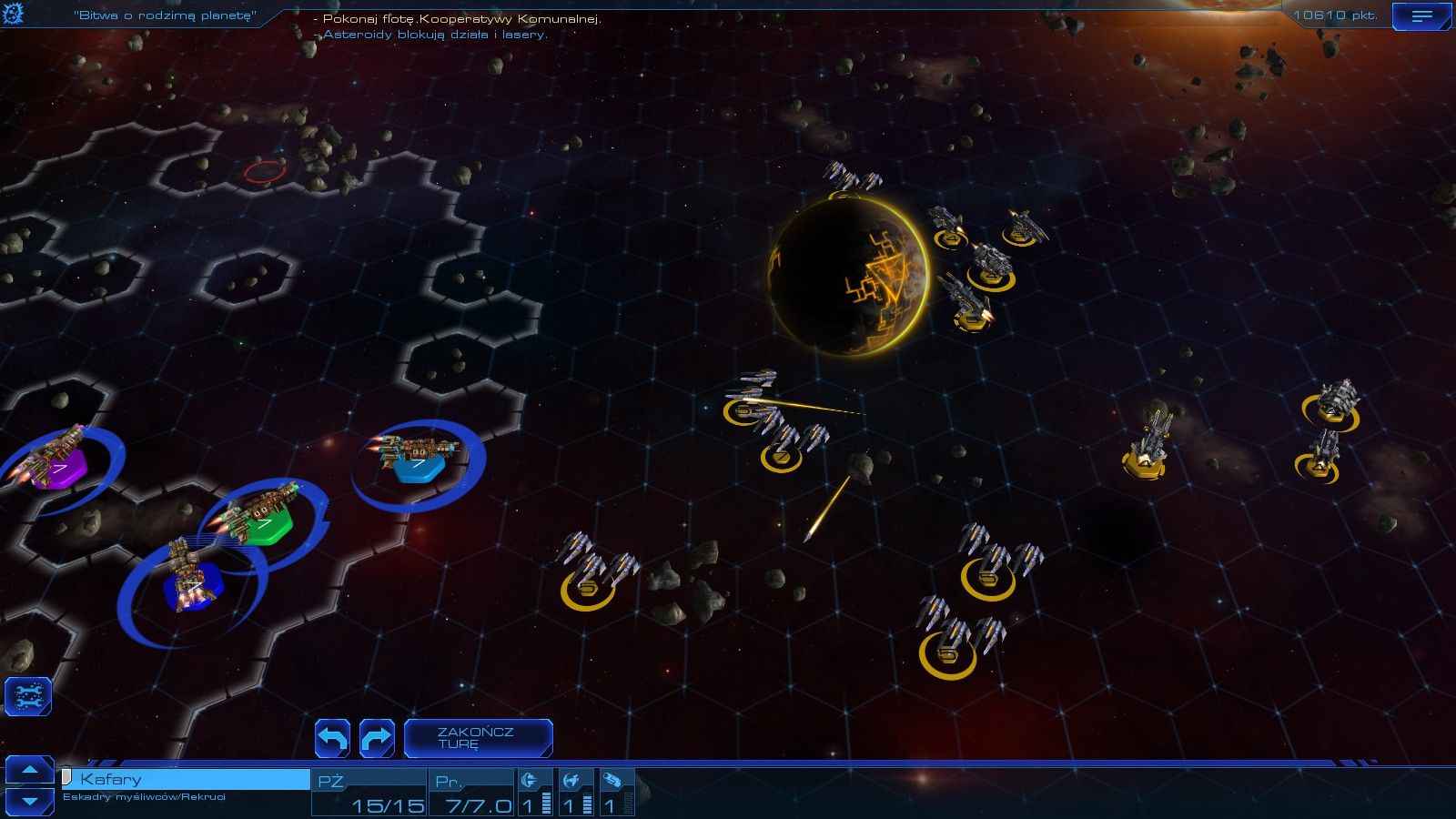Image resolution: width=1456 pixels, height=819 pixels.
Task: Click the alien creature icon in the bottom-left
Action: [30, 694]
